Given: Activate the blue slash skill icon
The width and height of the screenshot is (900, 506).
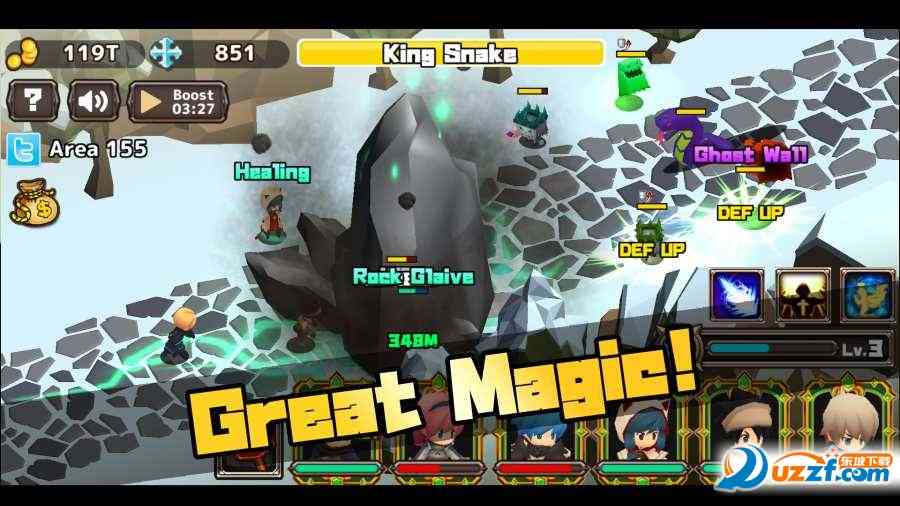Looking at the screenshot, I should (737, 295).
